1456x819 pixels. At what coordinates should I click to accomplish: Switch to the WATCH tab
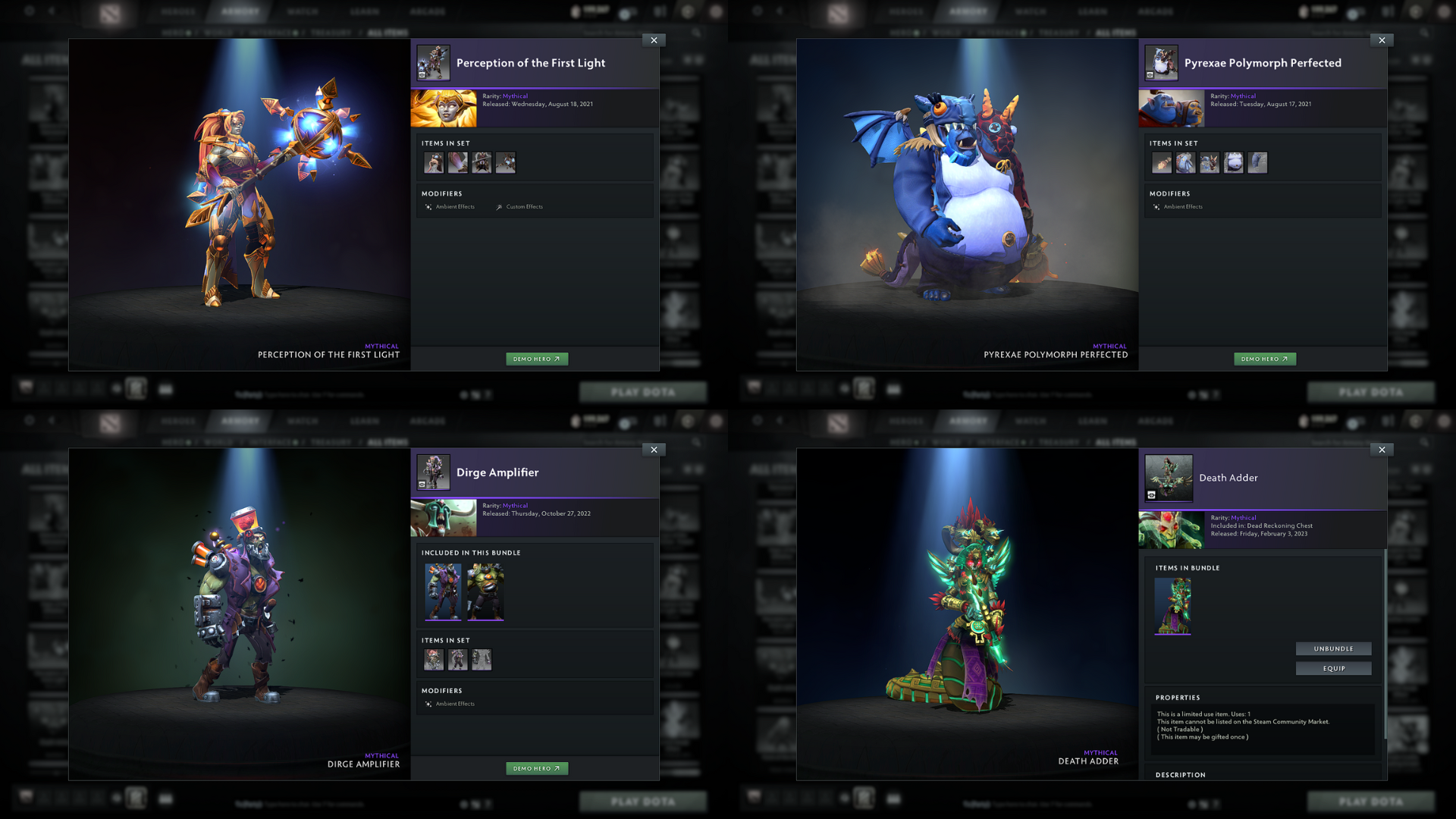[303, 11]
